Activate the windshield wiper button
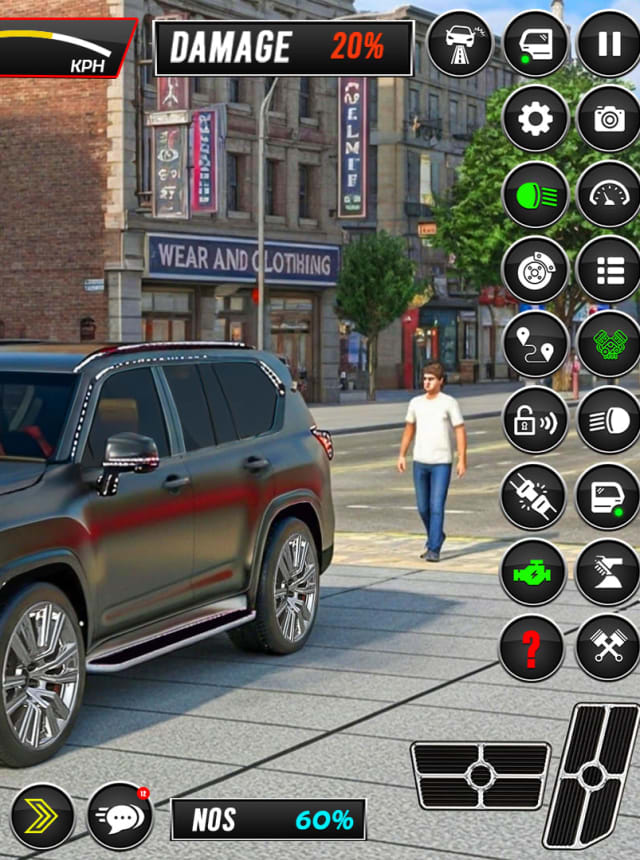The image size is (640, 860). click(608, 572)
